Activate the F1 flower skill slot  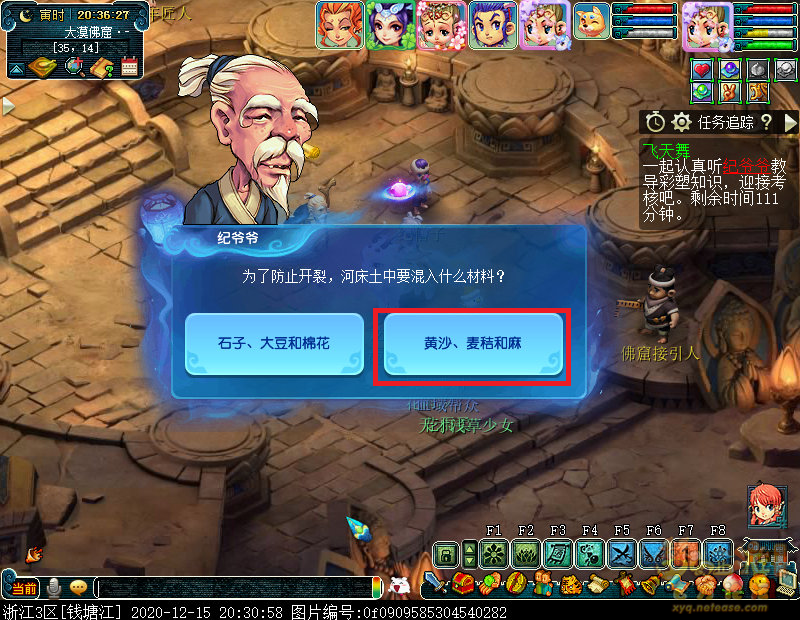[x=493, y=553]
